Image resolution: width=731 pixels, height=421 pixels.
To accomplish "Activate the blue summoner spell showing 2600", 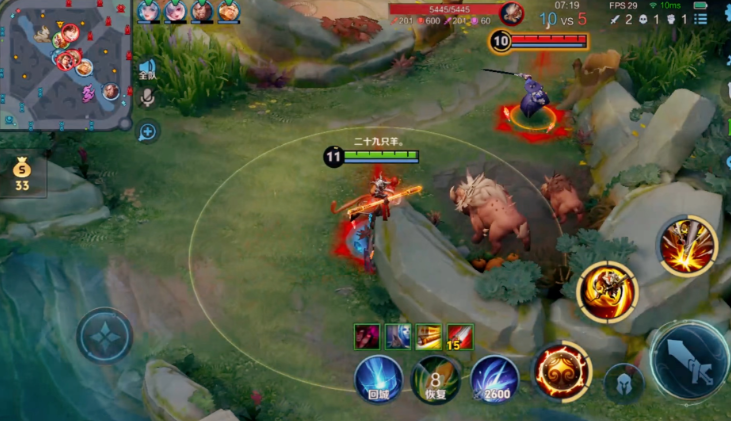I will (494, 380).
